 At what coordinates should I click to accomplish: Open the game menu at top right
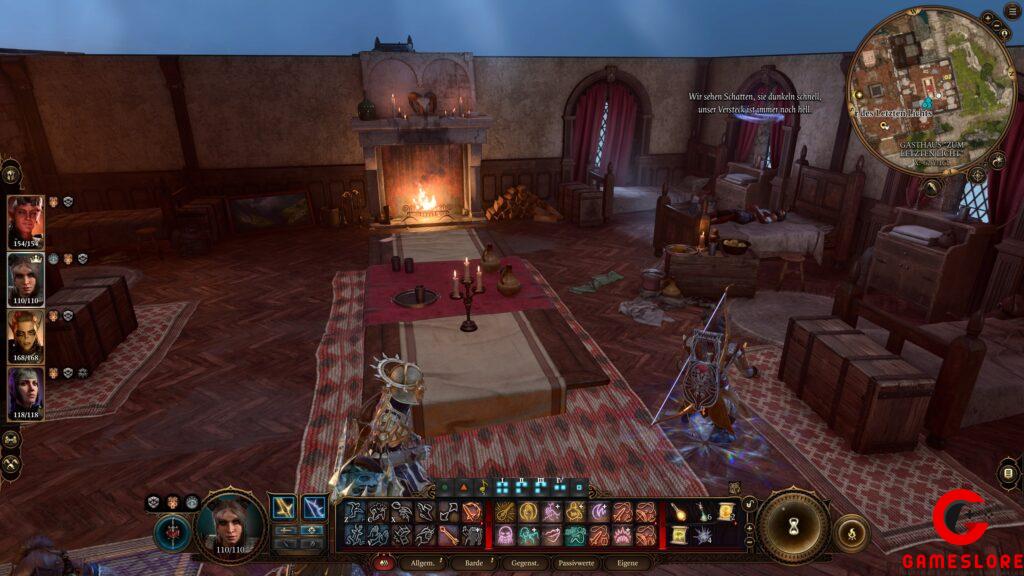pyautogui.click(x=1012, y=10)
